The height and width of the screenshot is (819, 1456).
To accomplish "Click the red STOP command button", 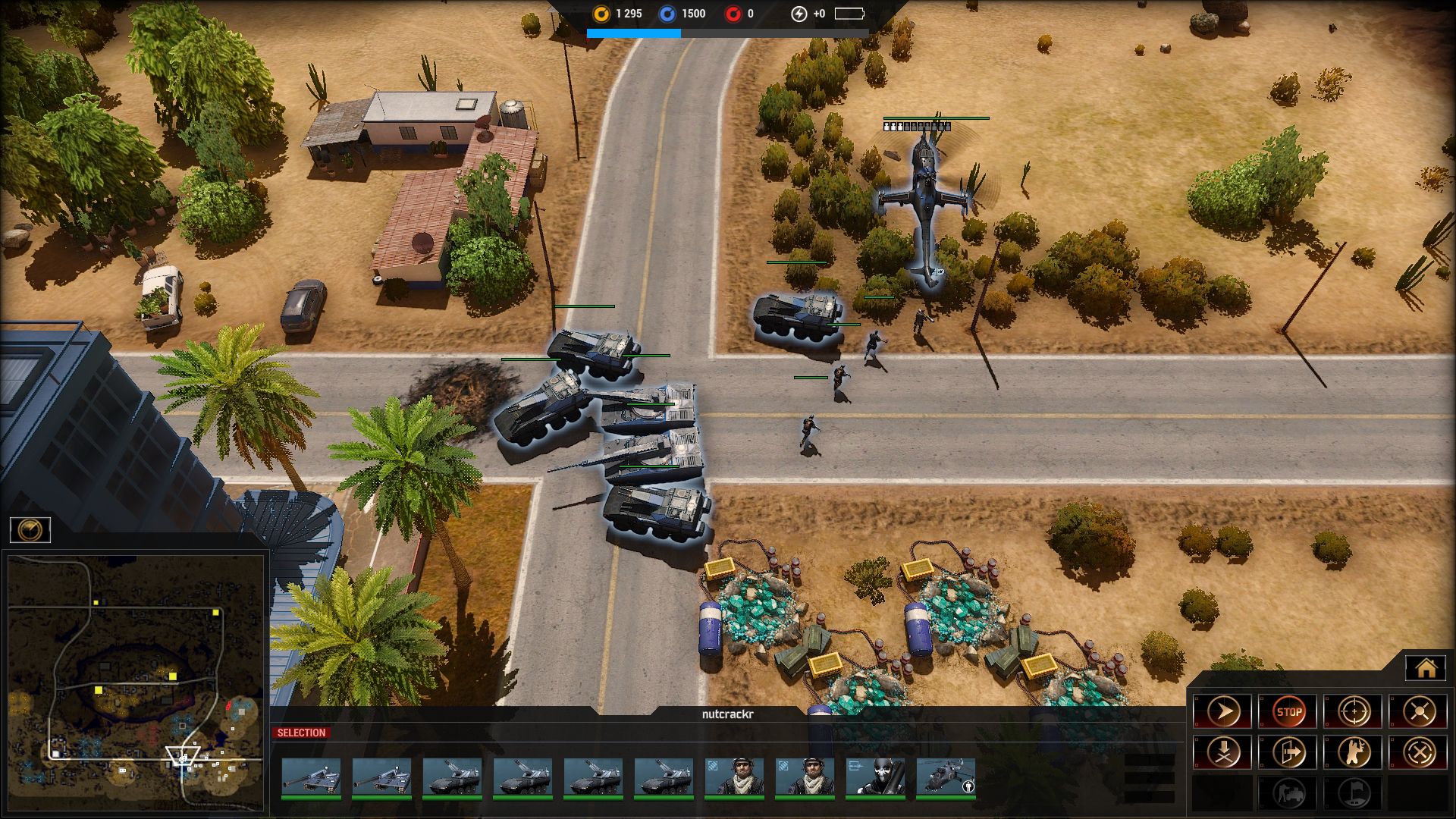I will 1288,711.
